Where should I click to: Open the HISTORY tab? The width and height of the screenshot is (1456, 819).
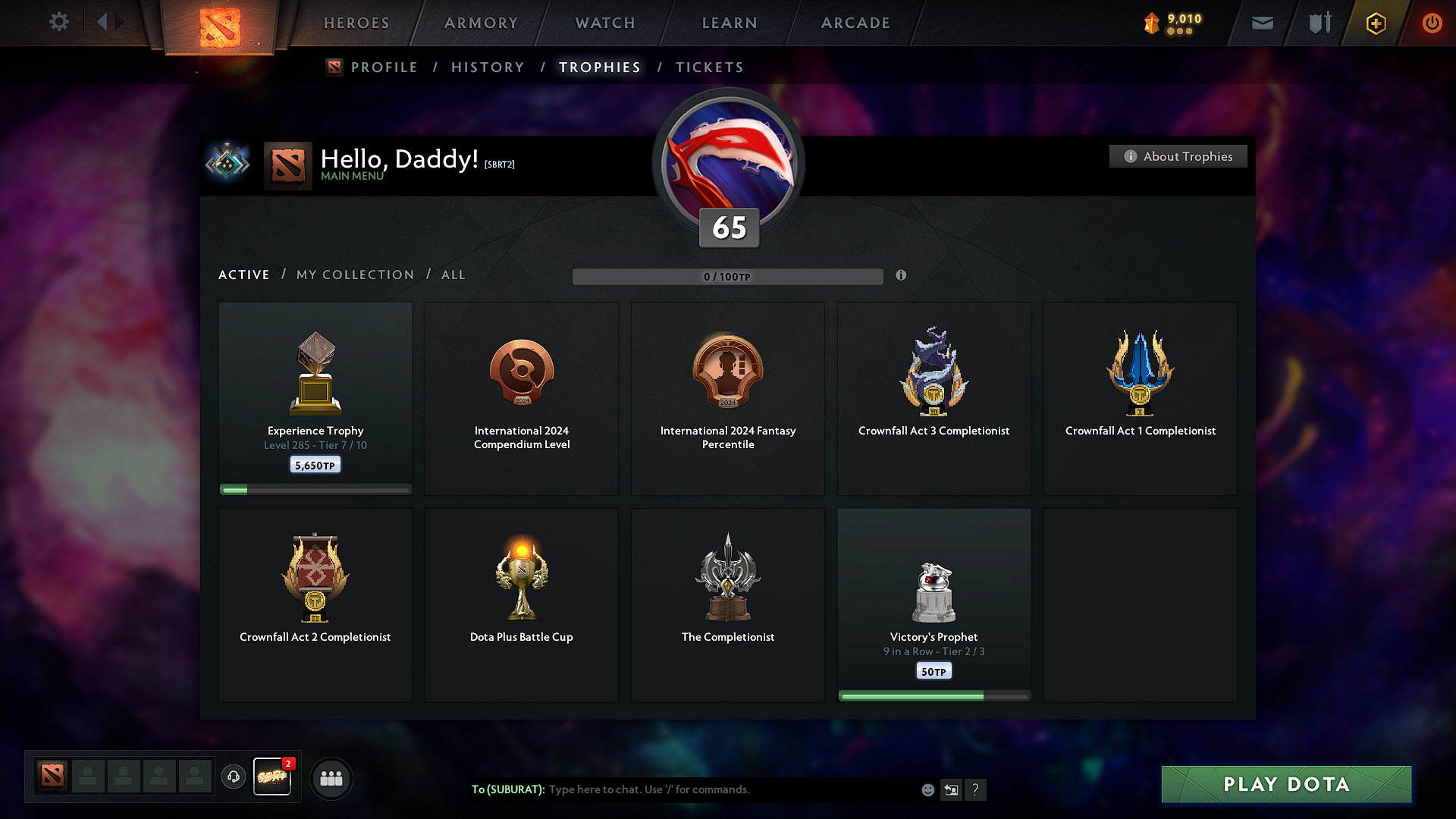[x=488, y=67]
